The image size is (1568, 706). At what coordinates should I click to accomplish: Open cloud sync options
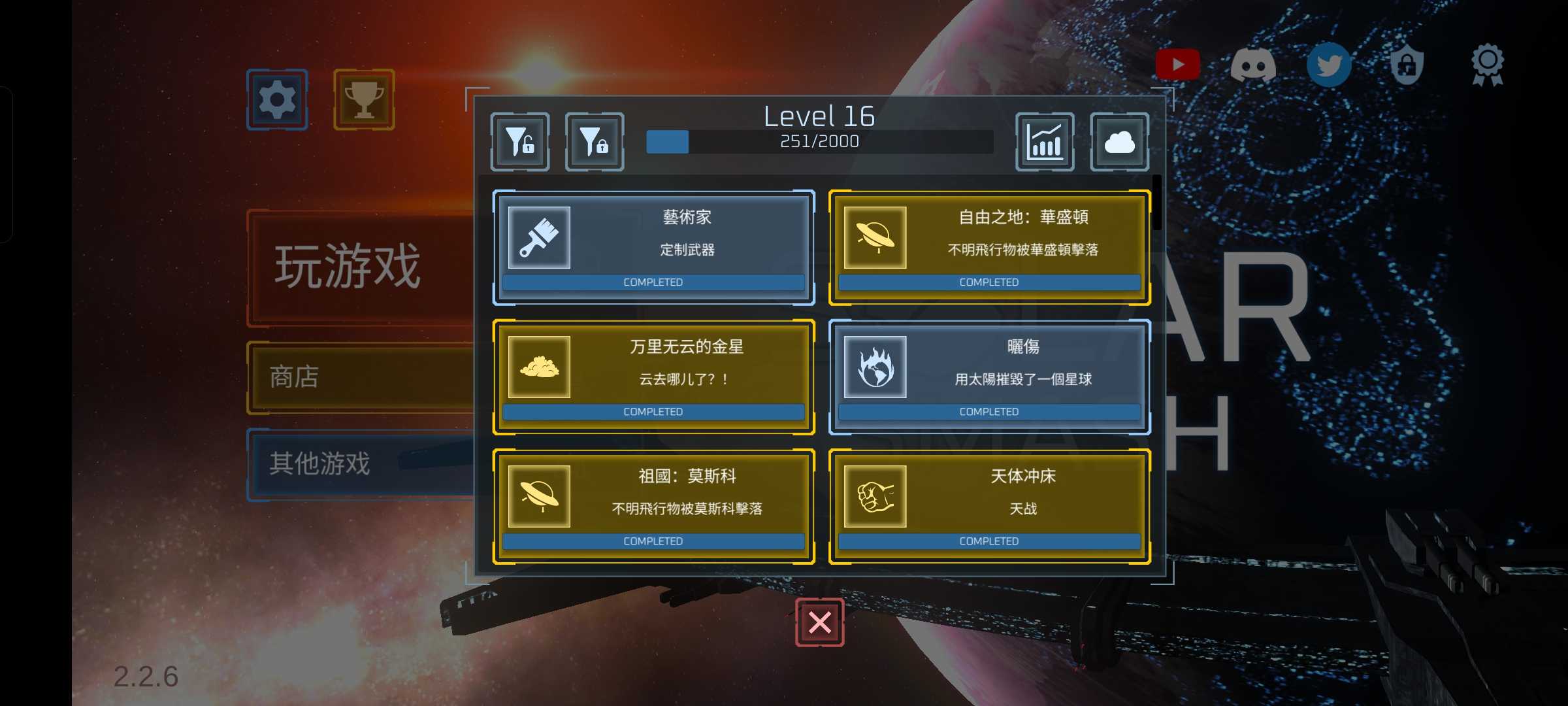coord(1120,142)
